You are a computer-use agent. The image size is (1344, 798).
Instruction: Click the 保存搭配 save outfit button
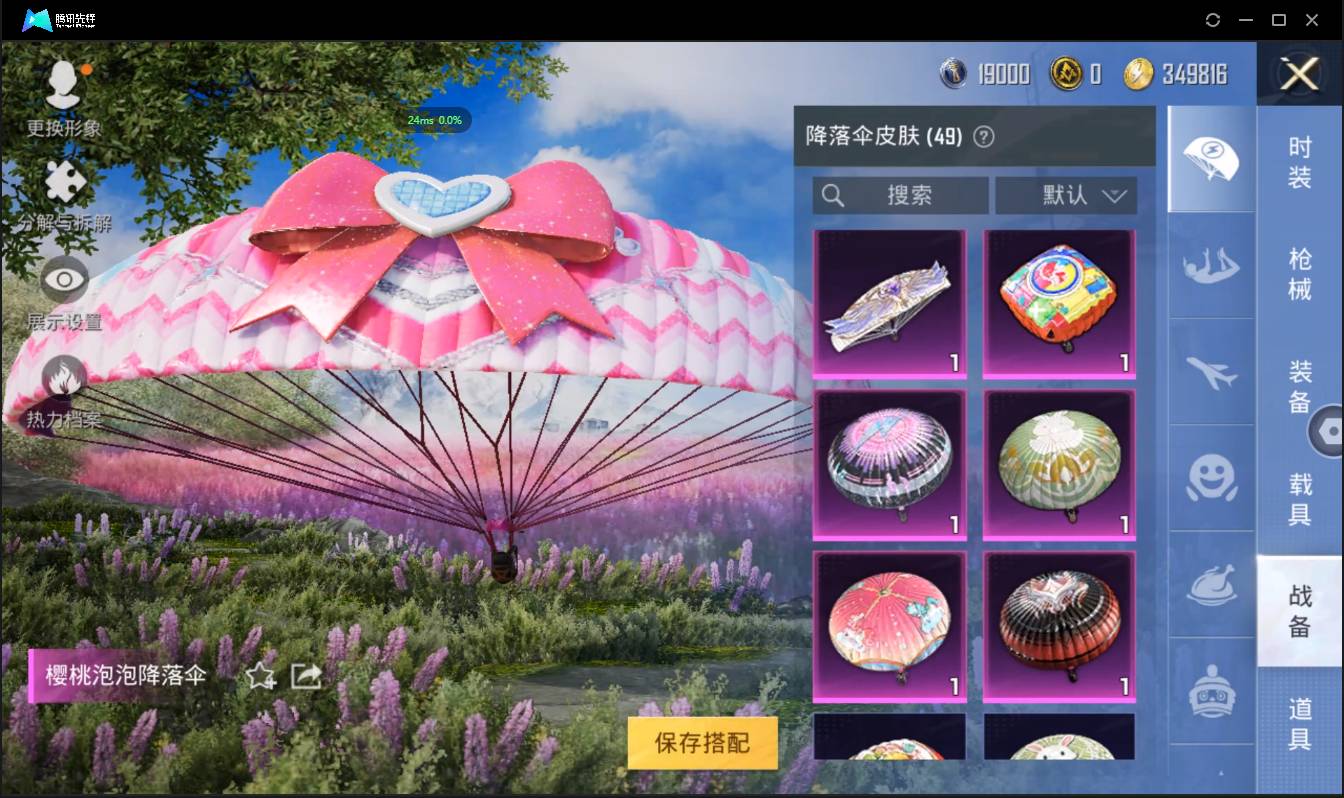pos(702,743)
